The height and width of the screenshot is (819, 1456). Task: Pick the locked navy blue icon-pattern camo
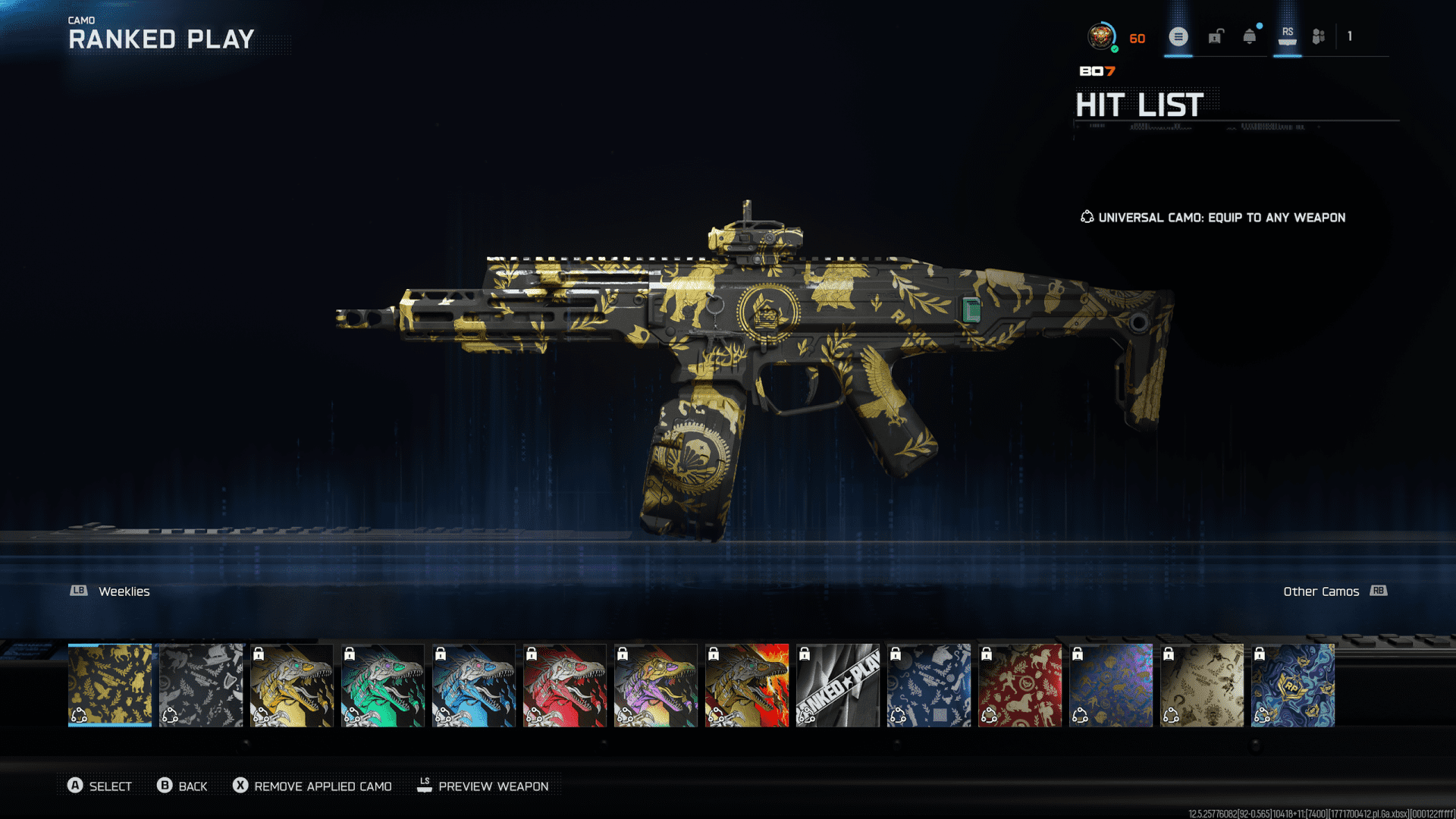point(929,685)
